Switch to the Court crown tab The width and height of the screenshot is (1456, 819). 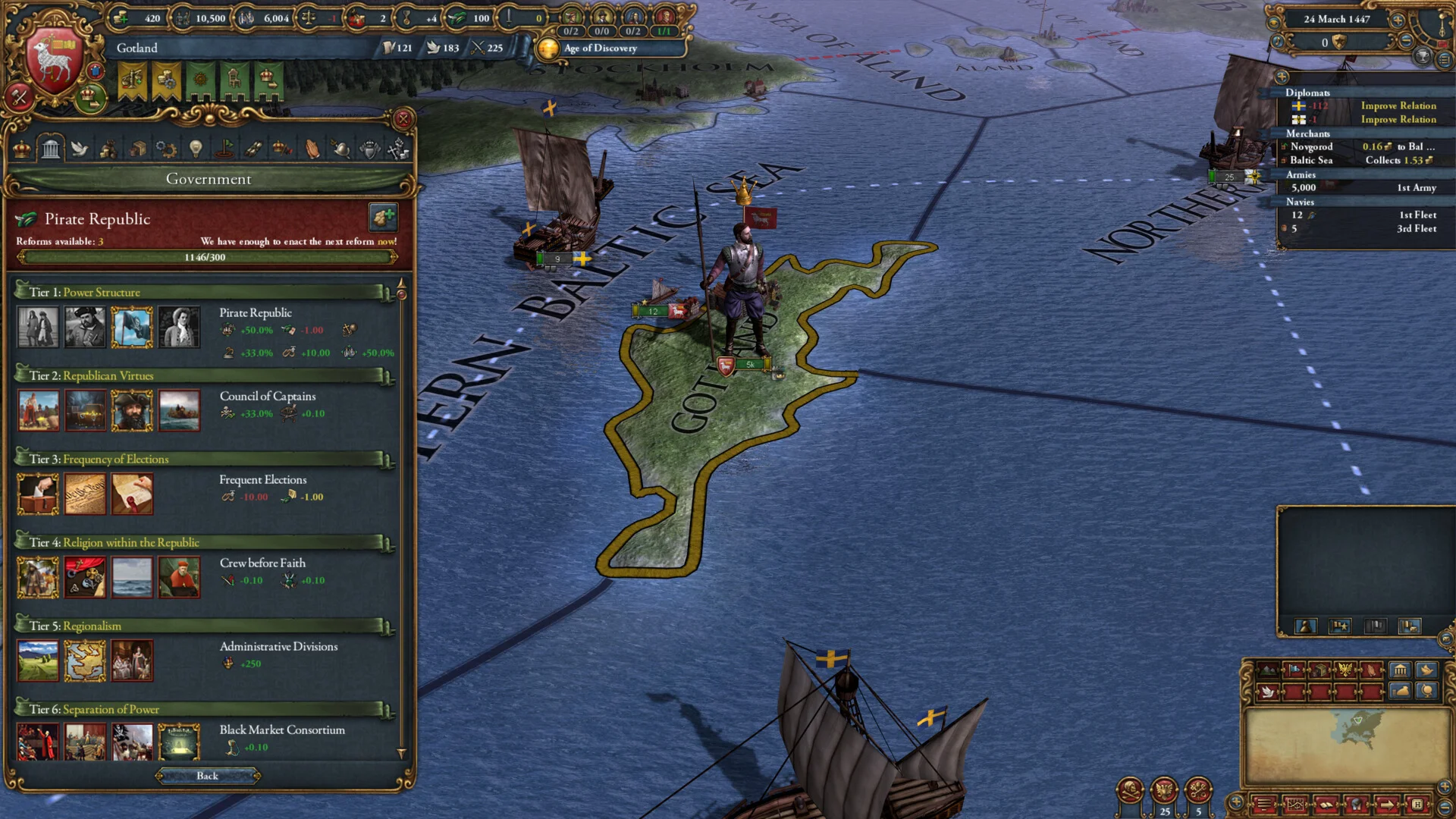coord(23,149)
